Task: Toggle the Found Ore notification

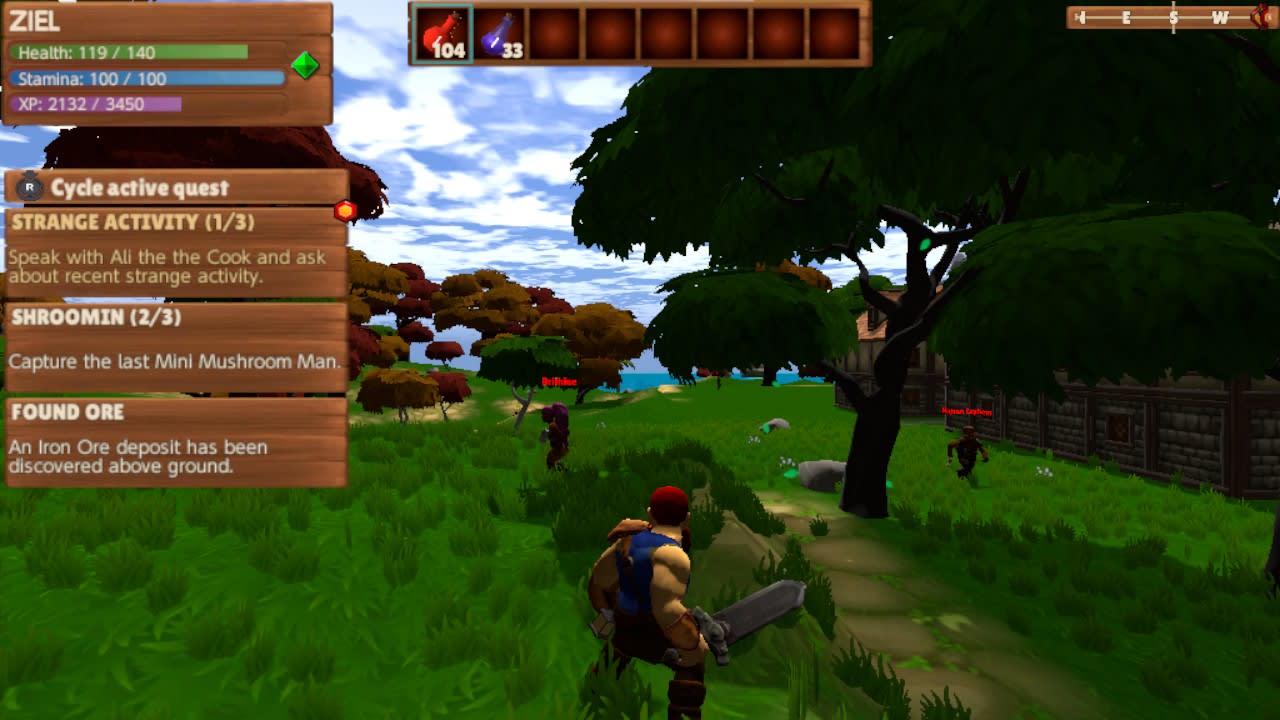Action: (70, 412)
